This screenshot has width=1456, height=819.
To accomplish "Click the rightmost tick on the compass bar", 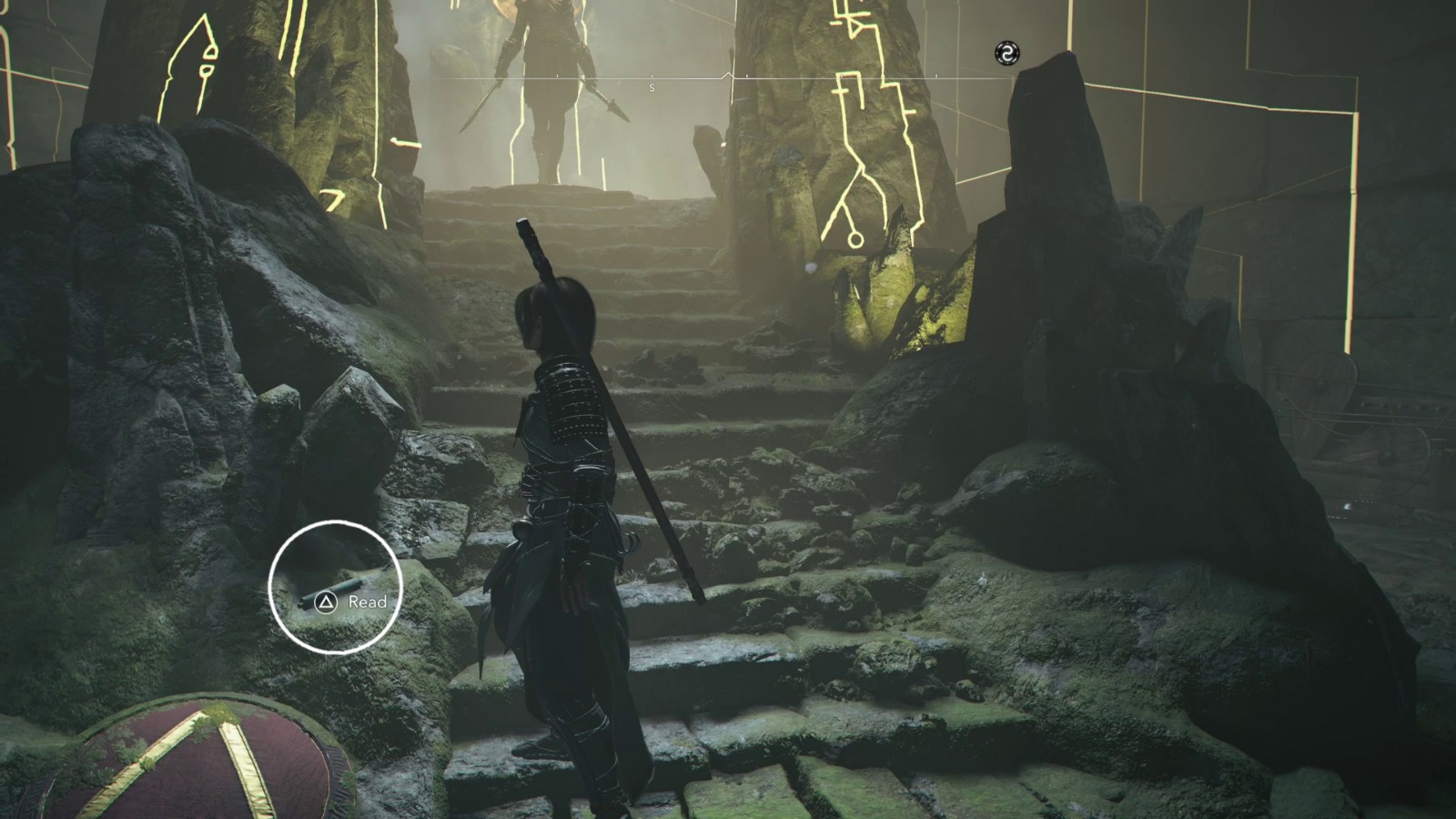I will click(x=936, y=76).
